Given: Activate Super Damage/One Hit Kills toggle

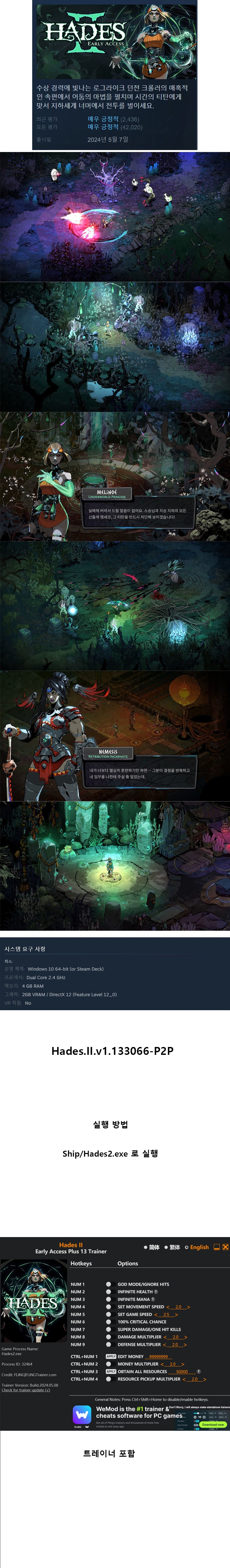Looking at the screenshot, I should pos(108,1329).
